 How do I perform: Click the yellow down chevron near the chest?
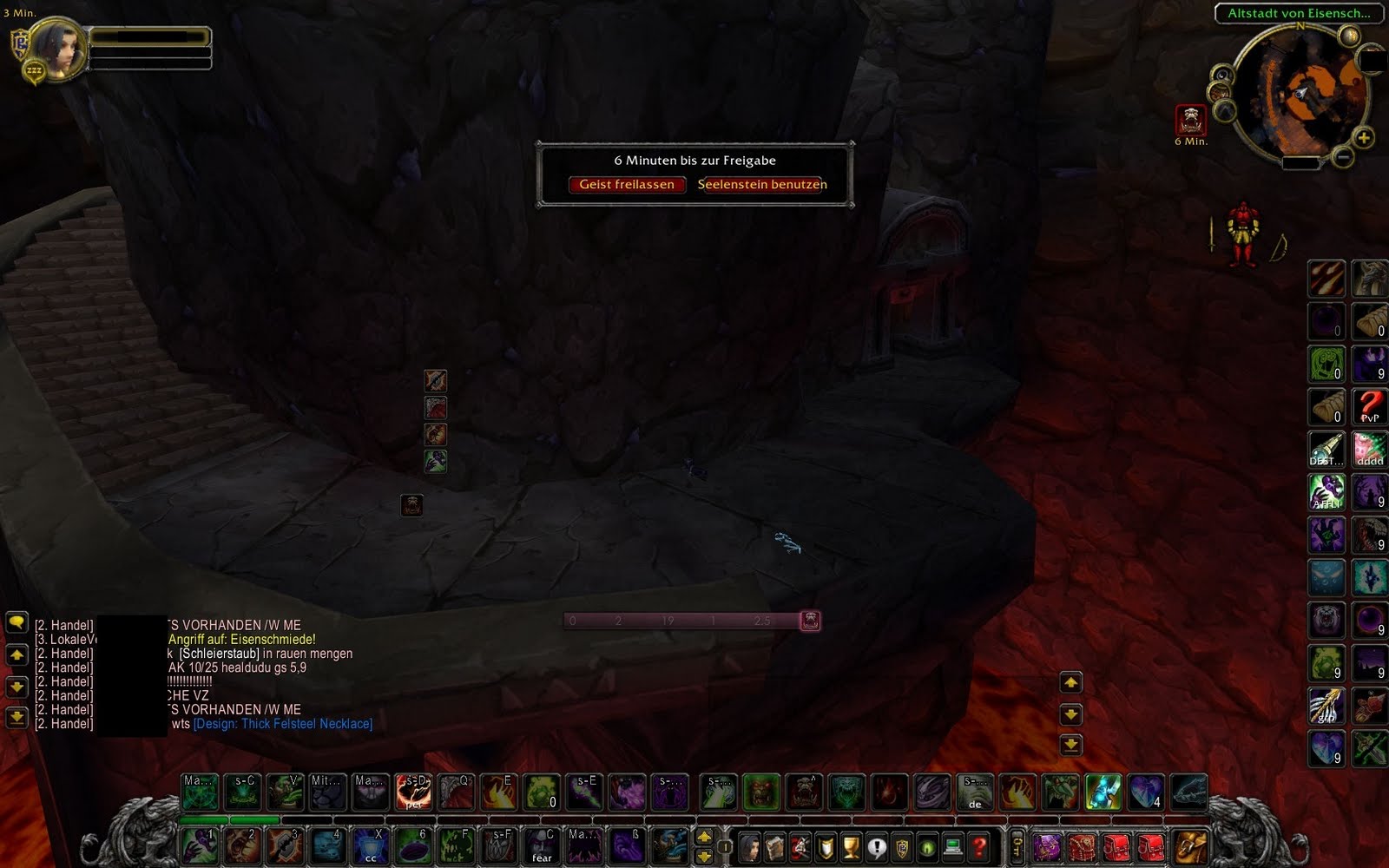(x=1073, y=714)
